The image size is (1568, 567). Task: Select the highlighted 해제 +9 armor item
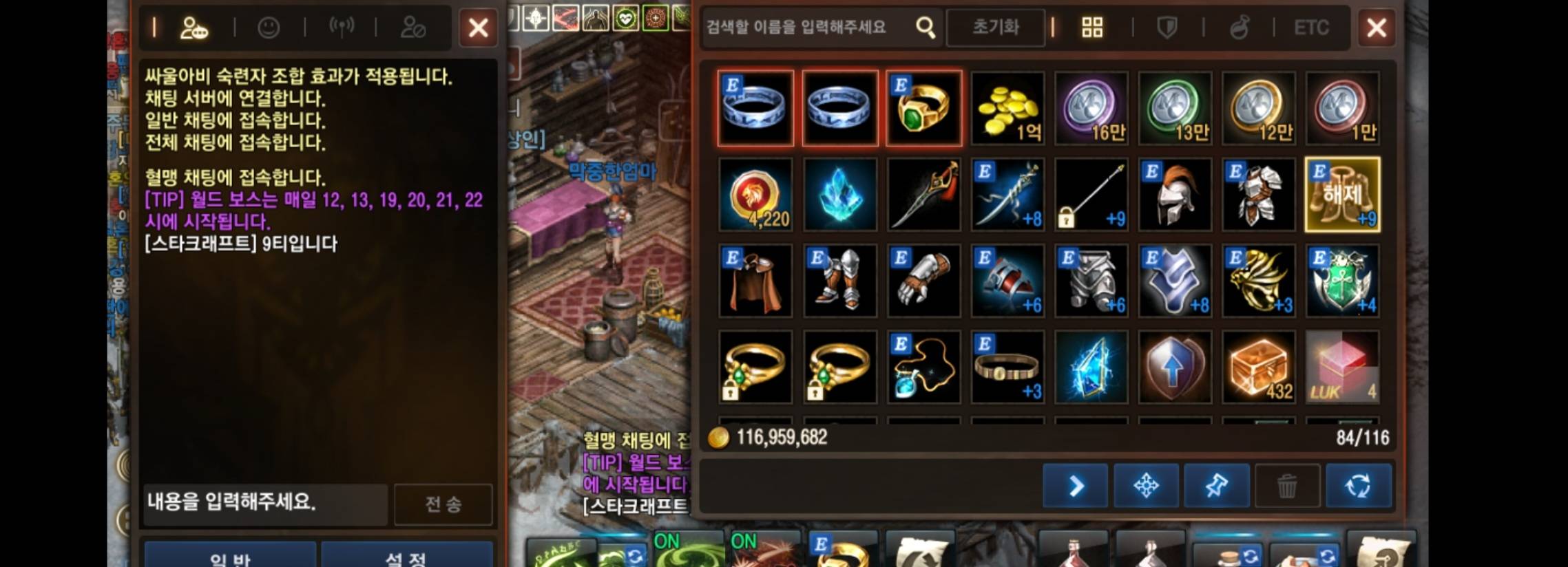tap(1343, 195)
